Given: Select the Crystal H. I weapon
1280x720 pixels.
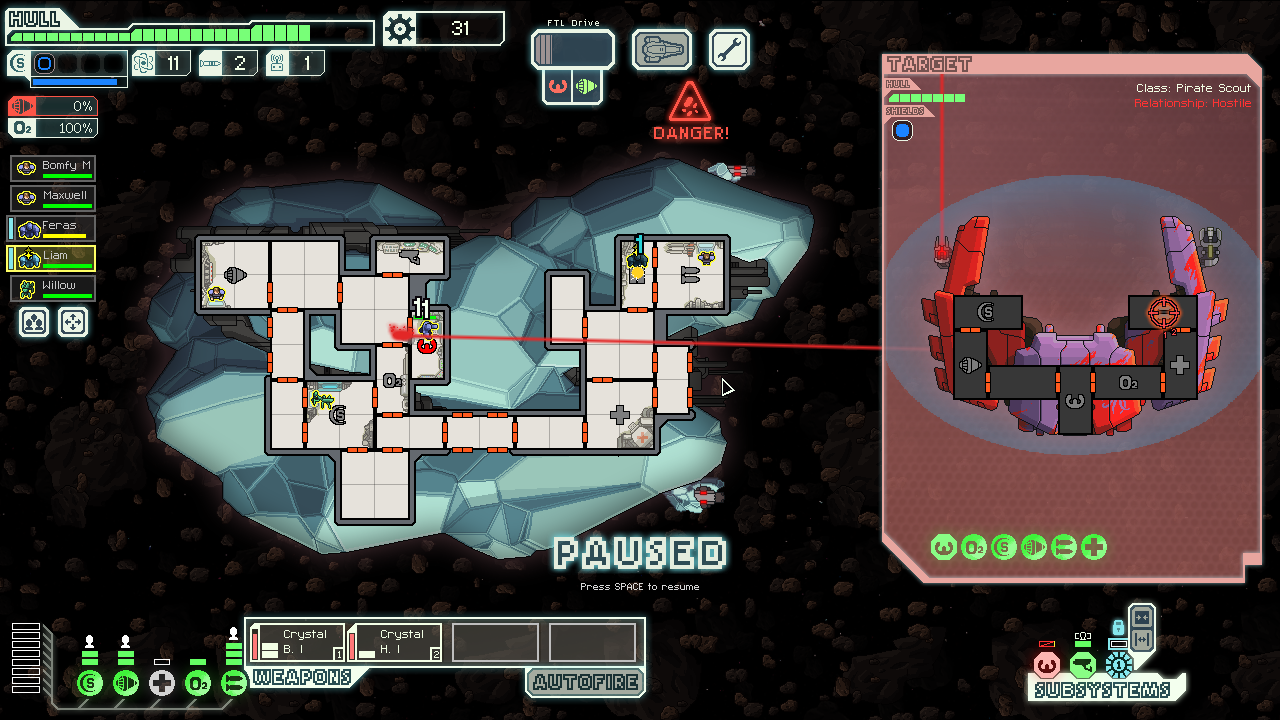Looking at the screenshot, I should (x=394, y=642).
